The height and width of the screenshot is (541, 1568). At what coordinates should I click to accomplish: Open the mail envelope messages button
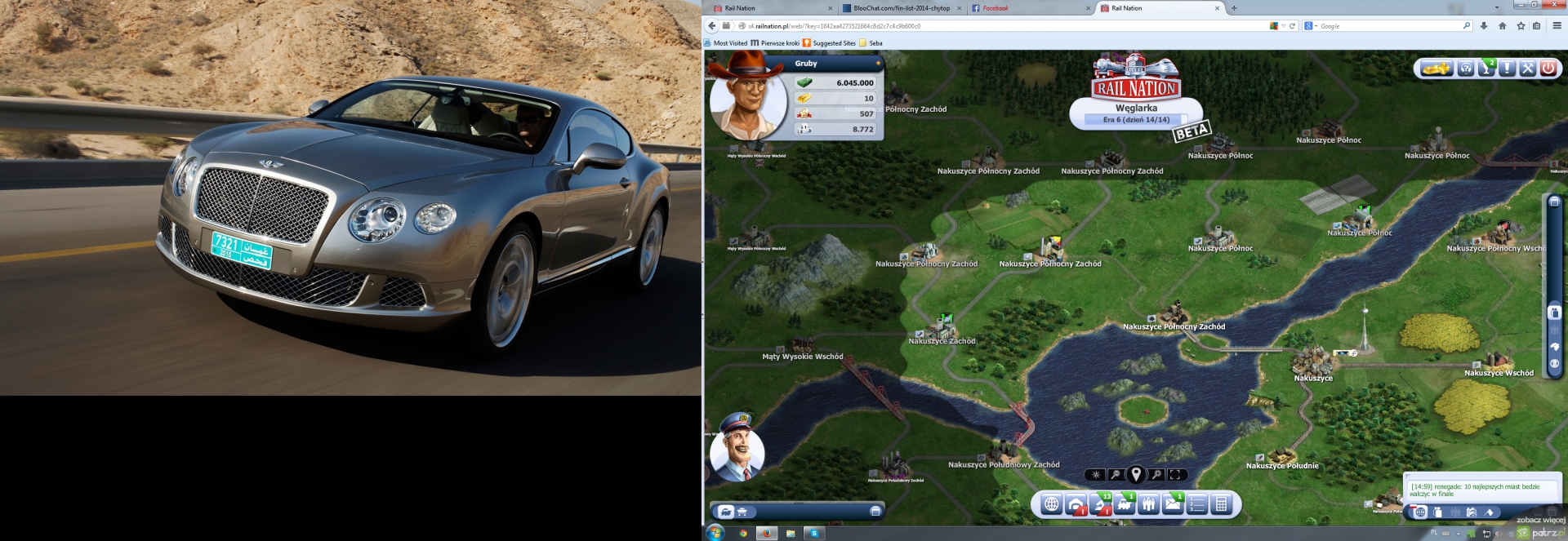point(1173,504)
